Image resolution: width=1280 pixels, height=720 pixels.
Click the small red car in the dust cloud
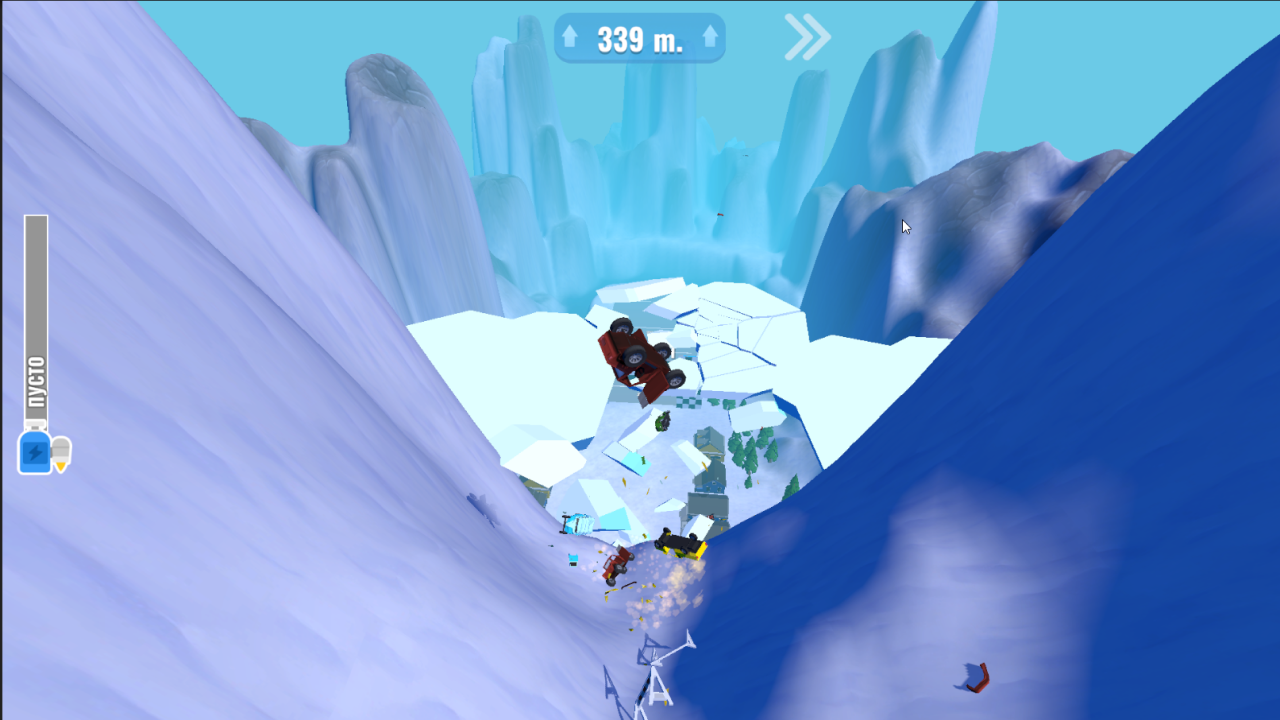pos(616,562)
